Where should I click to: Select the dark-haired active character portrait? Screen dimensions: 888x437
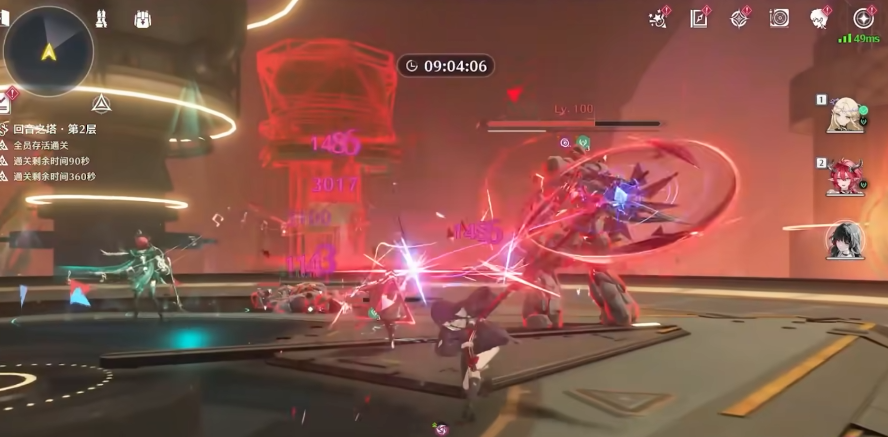coord(845,240)
